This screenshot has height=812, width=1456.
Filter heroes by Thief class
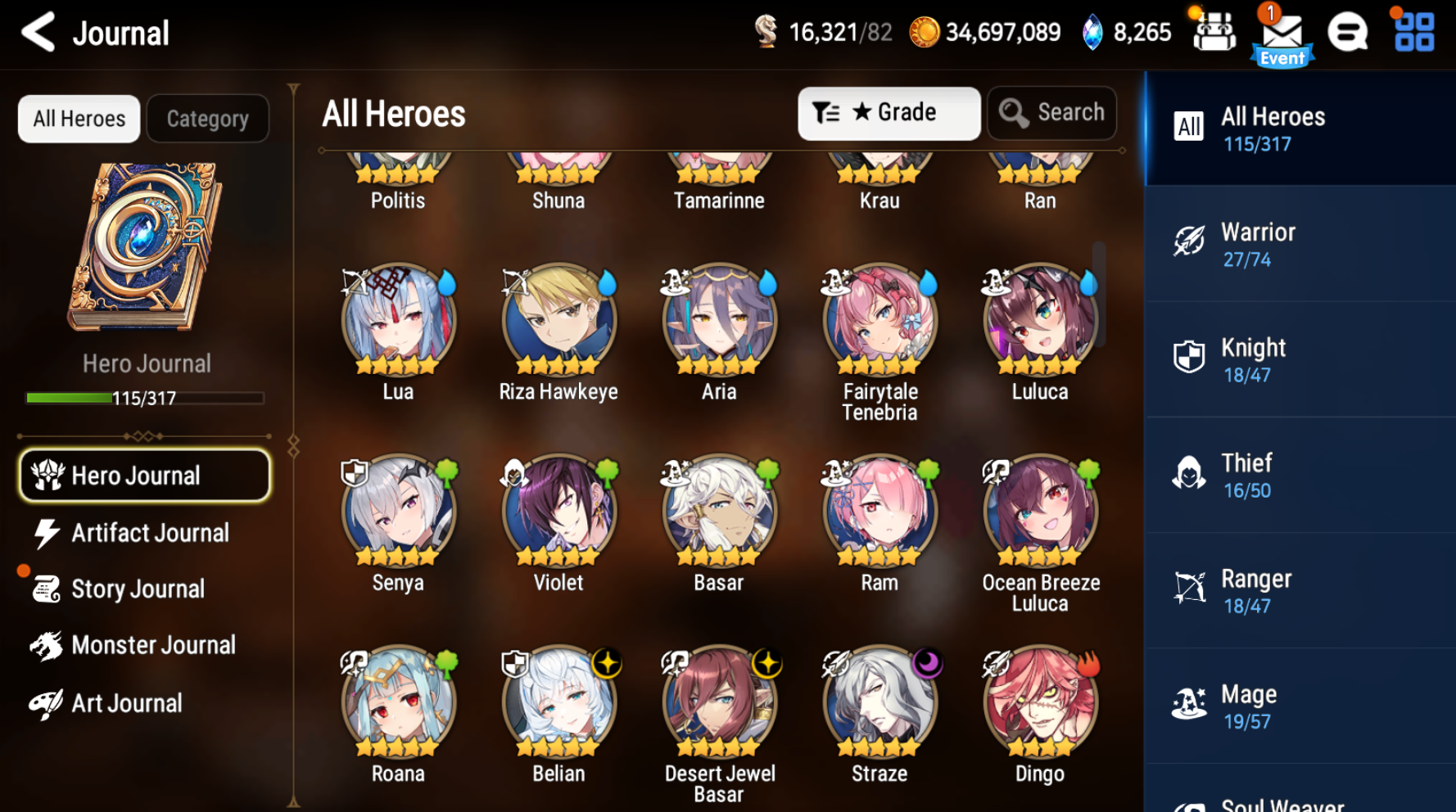pos(1300,475)
